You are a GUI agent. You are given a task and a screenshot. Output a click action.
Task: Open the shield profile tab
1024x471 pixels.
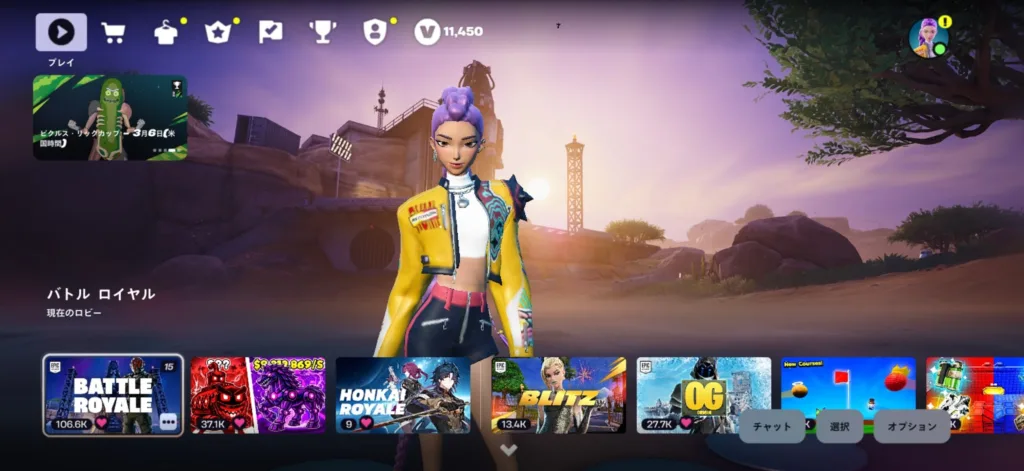[374, 32]
